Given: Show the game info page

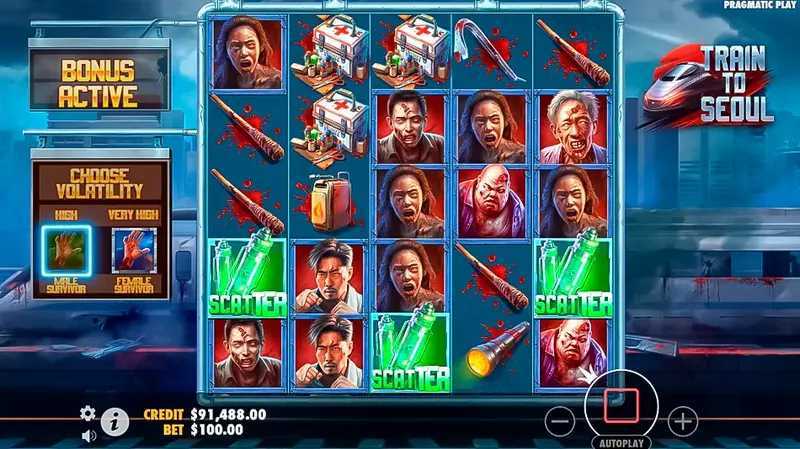Looking at the screenshot, I should coord(115,422).
